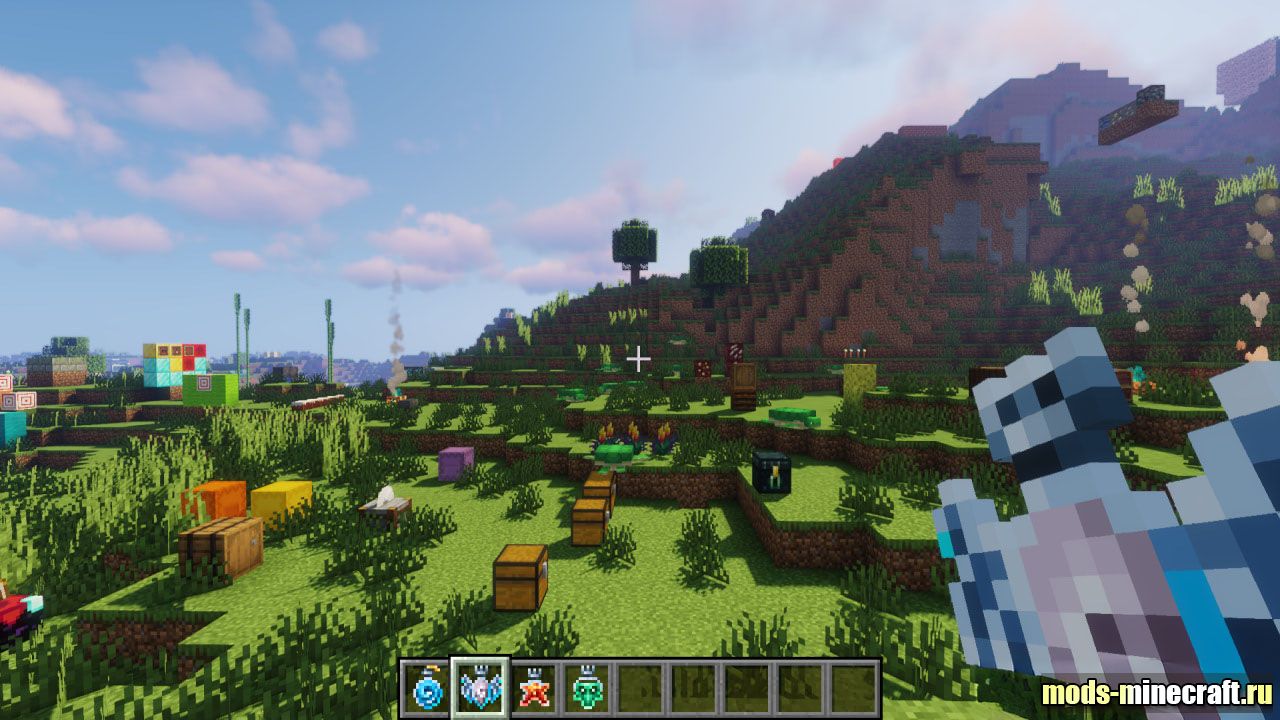Select the winged silver bottle hotbar slot
Viewport: 1280px width, 720px height.
pyautogui.click(x=480, y=688)
